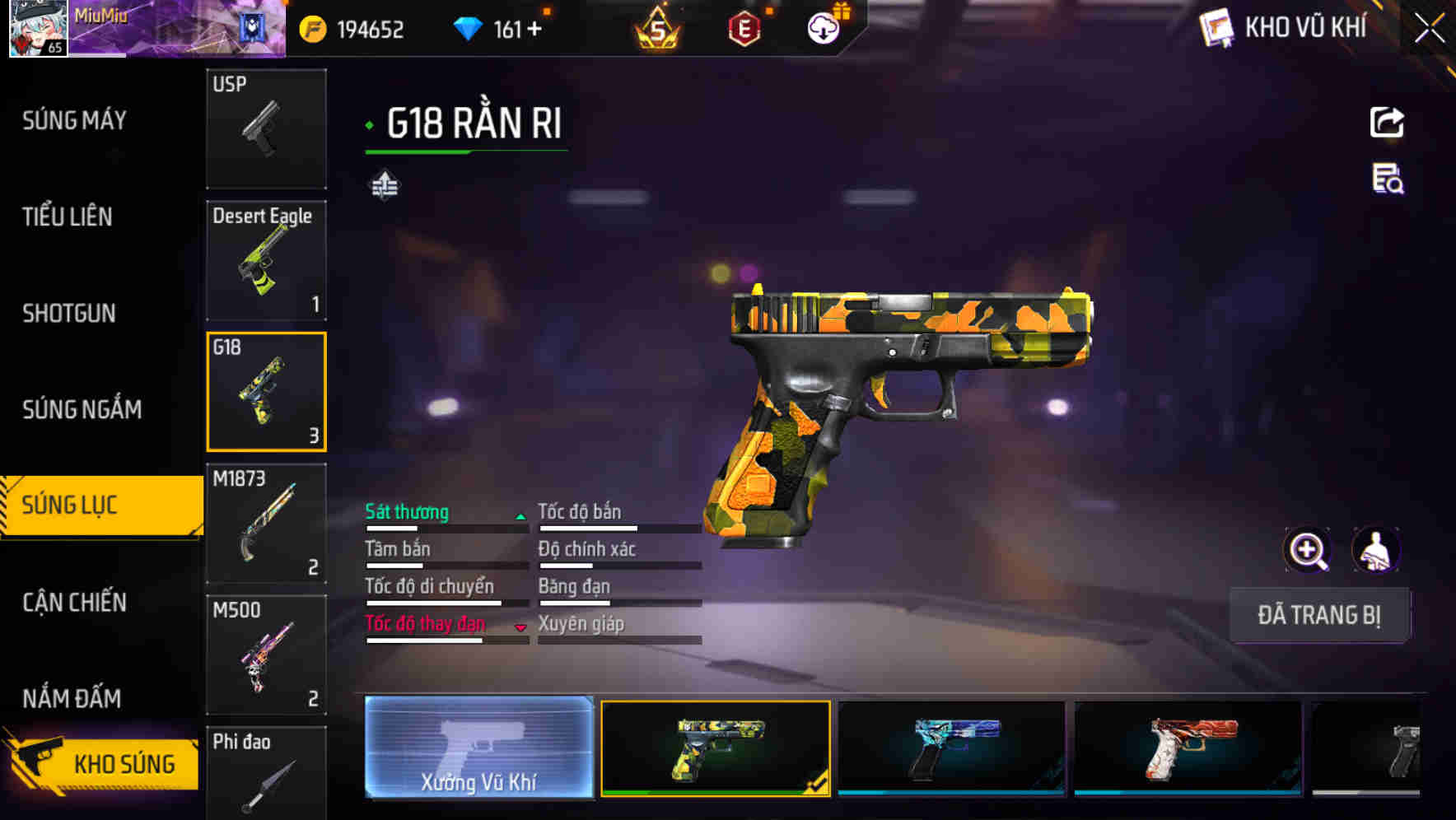This screenshot has width=1456, height=820.
Task: Open the attachments icon under the weapon name
Action: [x=384, y=185]
